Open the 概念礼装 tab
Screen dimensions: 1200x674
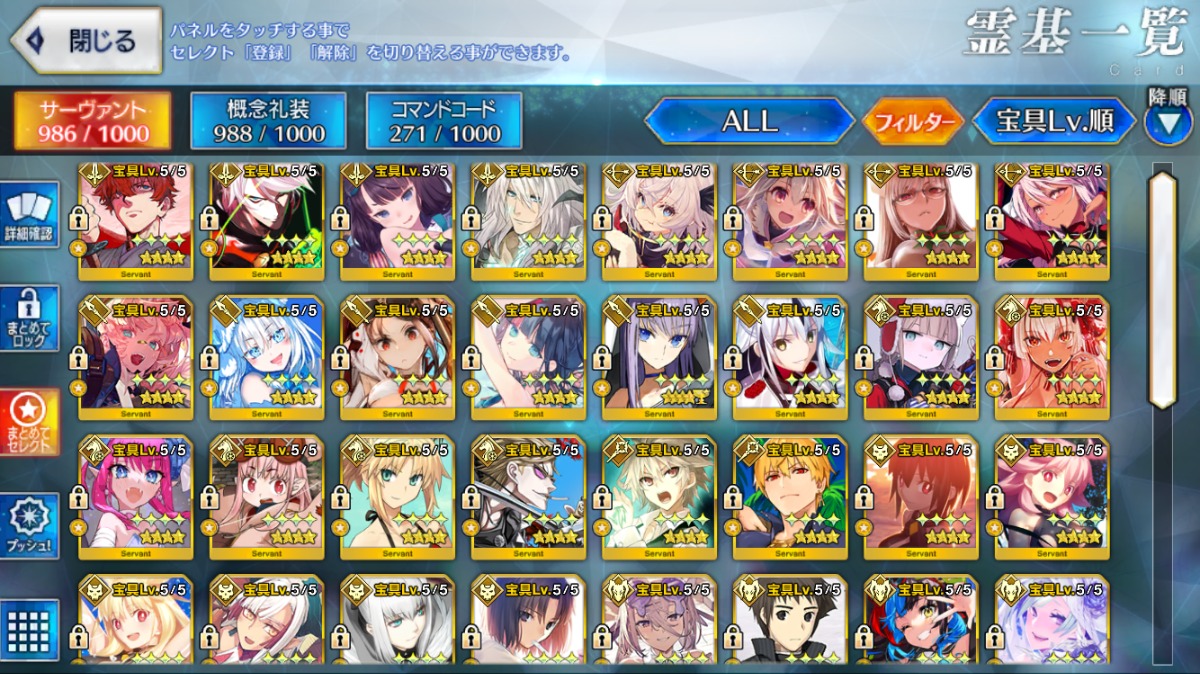[268, 121]
